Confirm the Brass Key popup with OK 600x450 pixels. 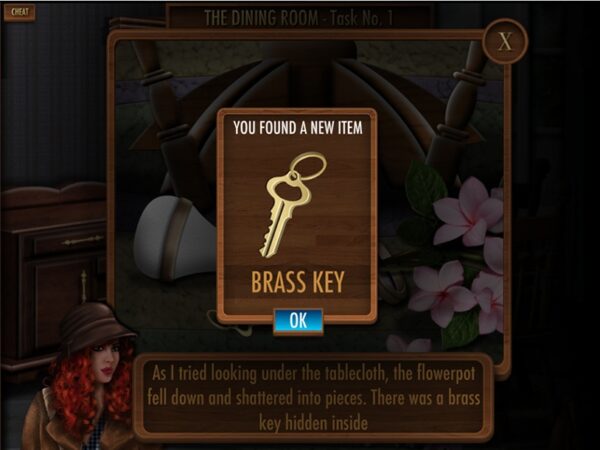[298, 321]
